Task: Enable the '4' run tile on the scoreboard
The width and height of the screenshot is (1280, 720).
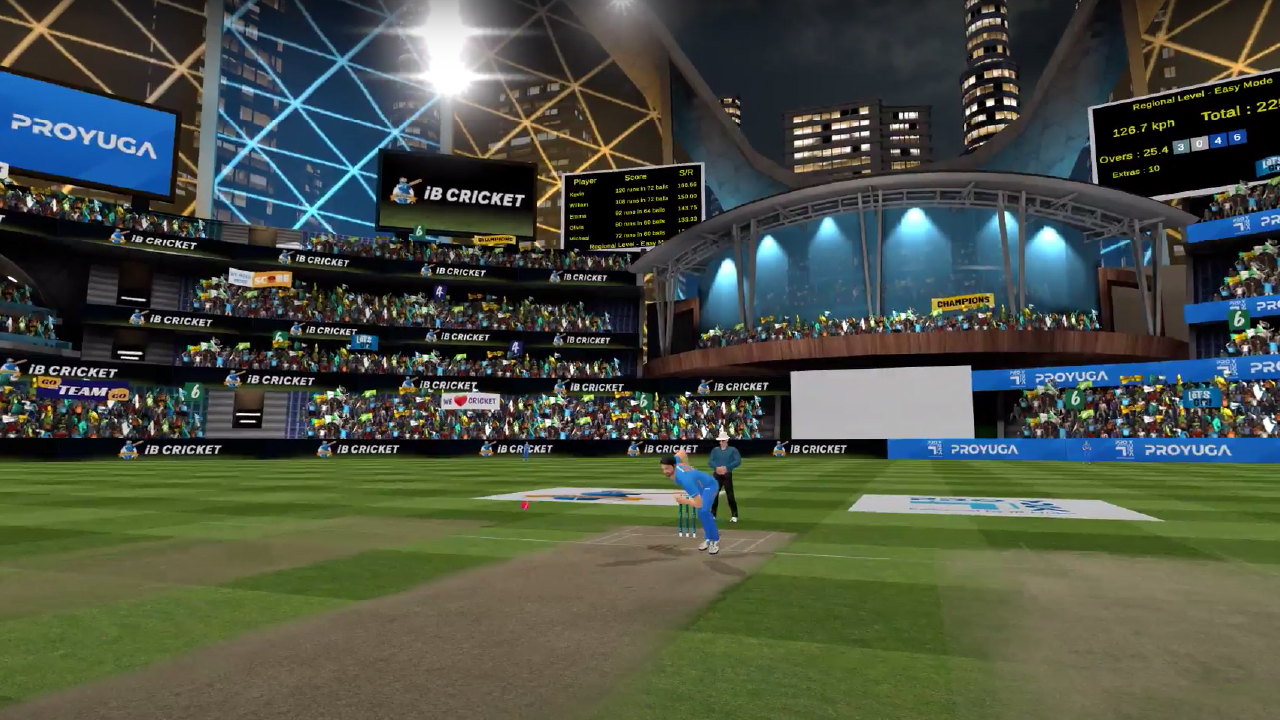Action: [x=1218, y=141]
